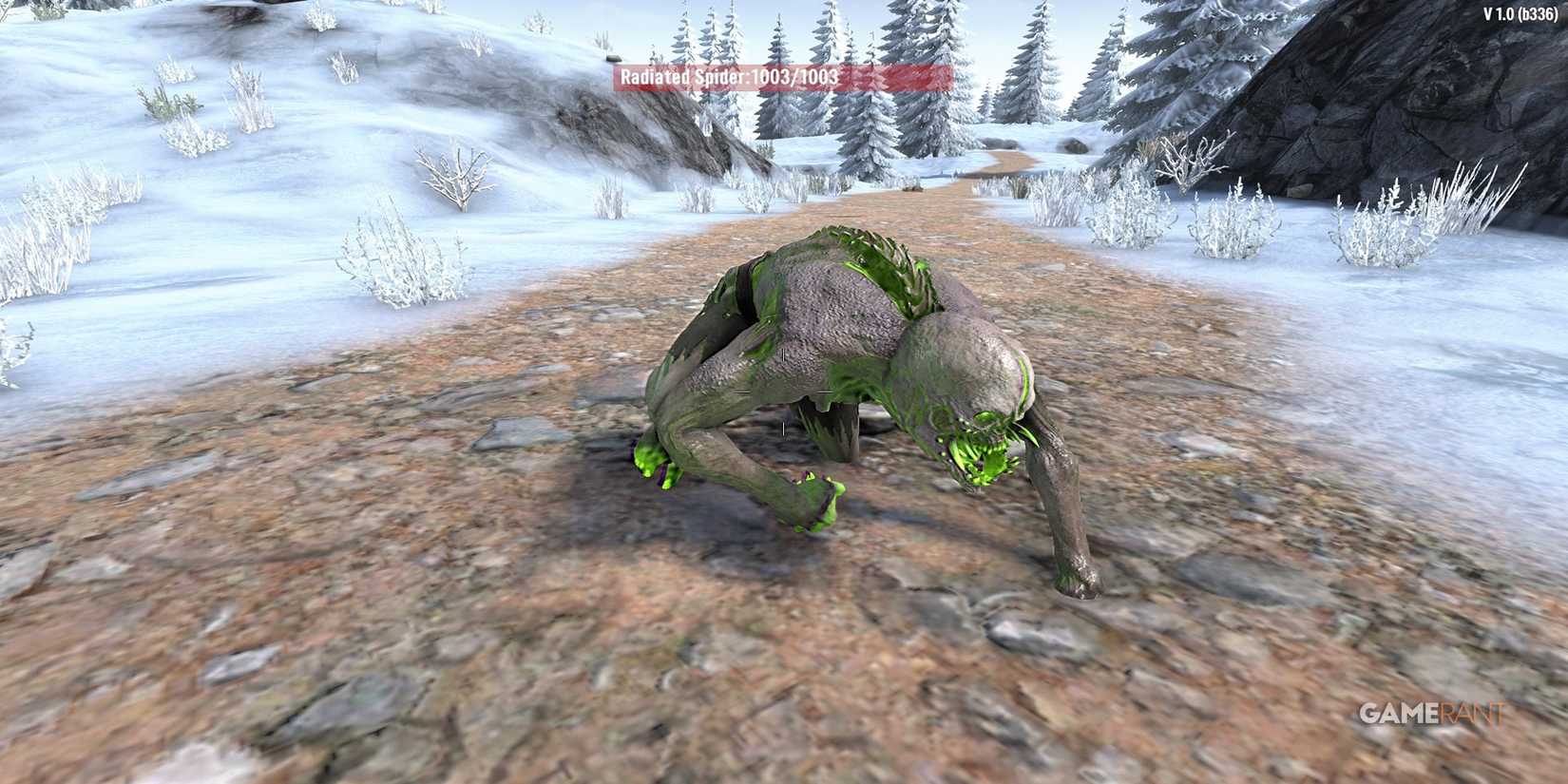
Task: Click the crosshair at screen center
Action: [x=784, y=392]
